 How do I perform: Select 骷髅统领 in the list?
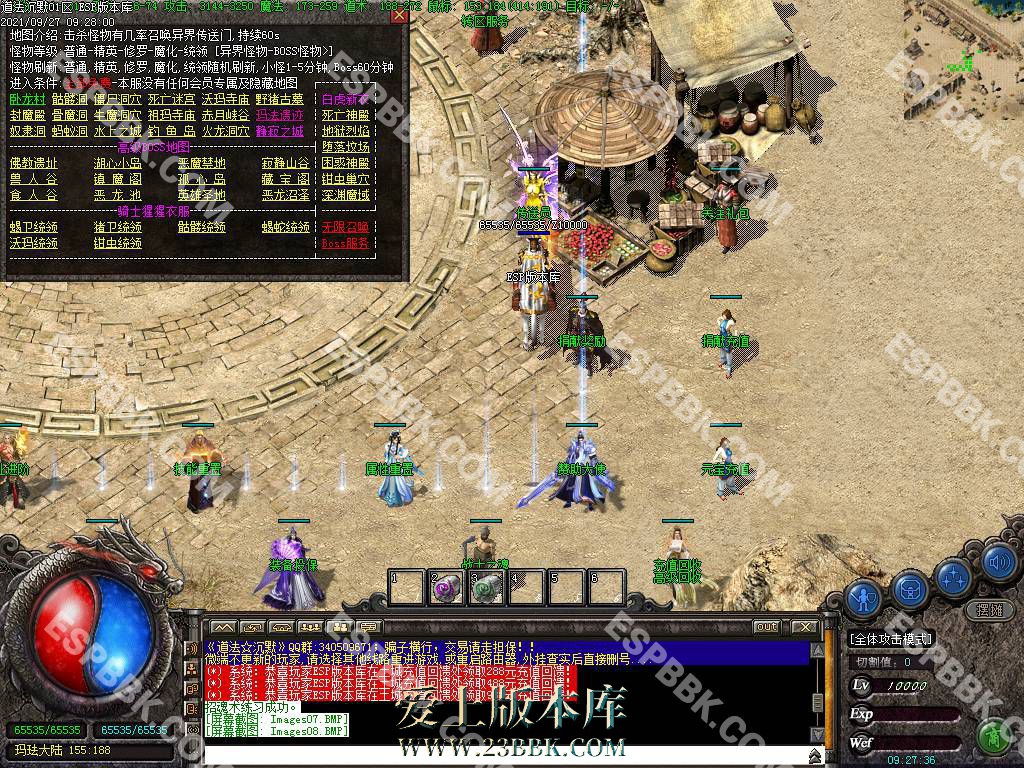coord(202,227)
